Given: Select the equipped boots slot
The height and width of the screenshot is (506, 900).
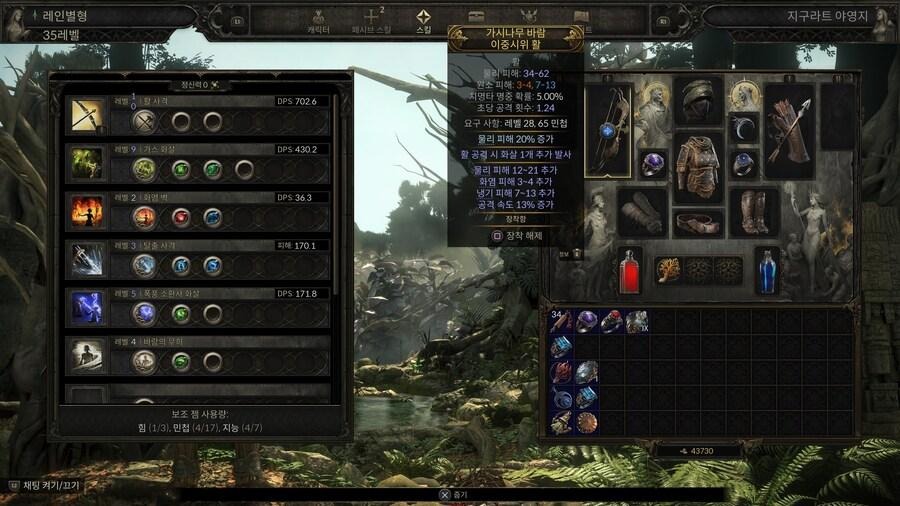Looking at the screenshot, I should [x=755, y=213].
